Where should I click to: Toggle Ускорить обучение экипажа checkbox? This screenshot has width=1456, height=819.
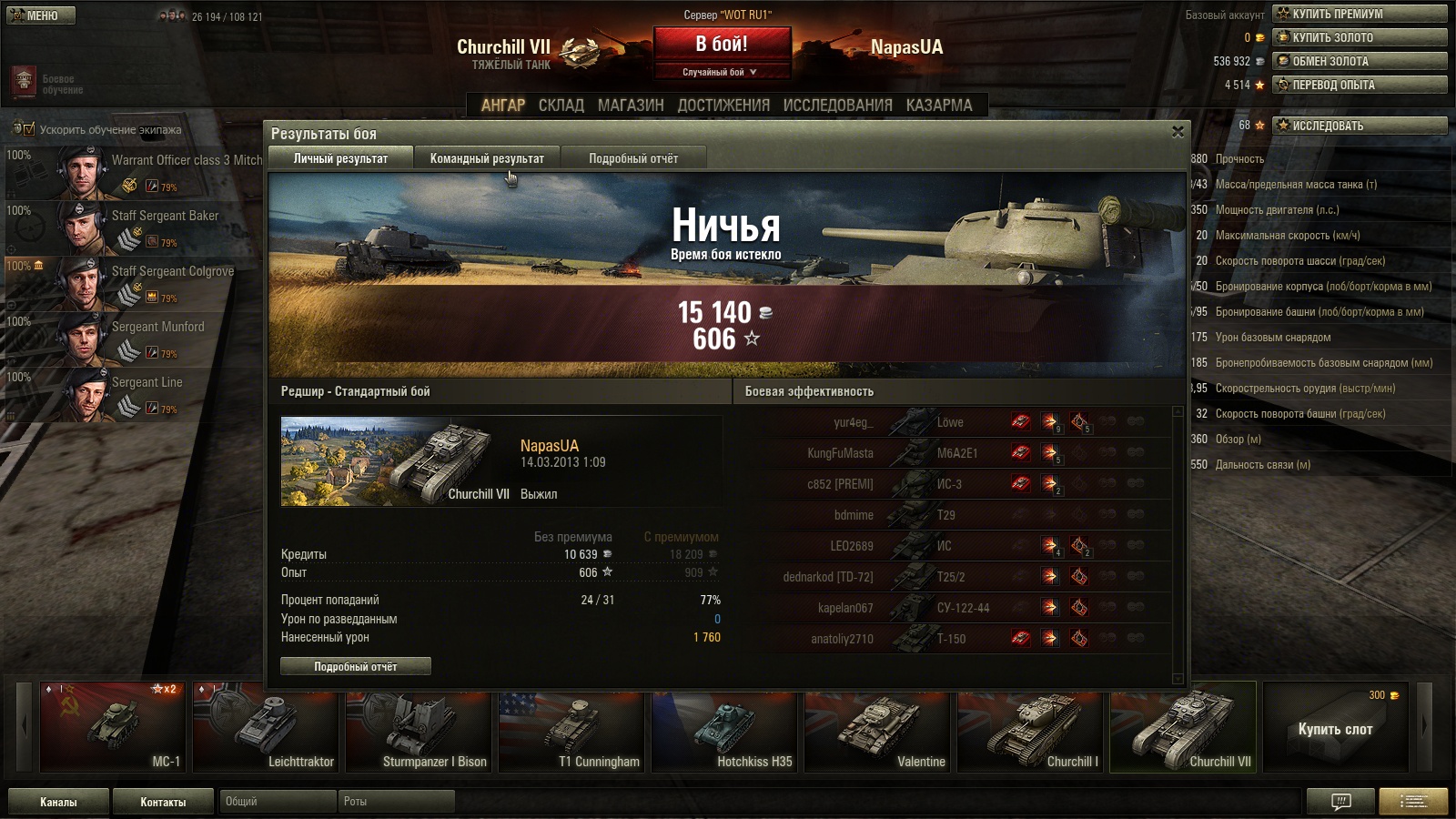point(28,129)
